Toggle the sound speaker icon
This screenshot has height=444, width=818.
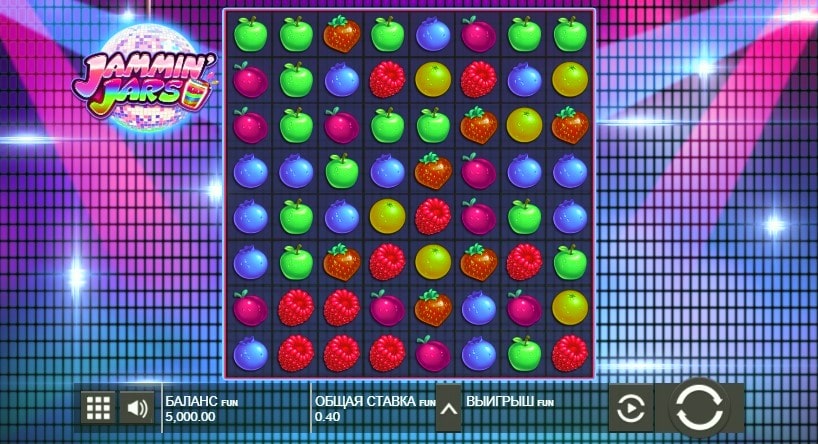click(x=137, y=407)
